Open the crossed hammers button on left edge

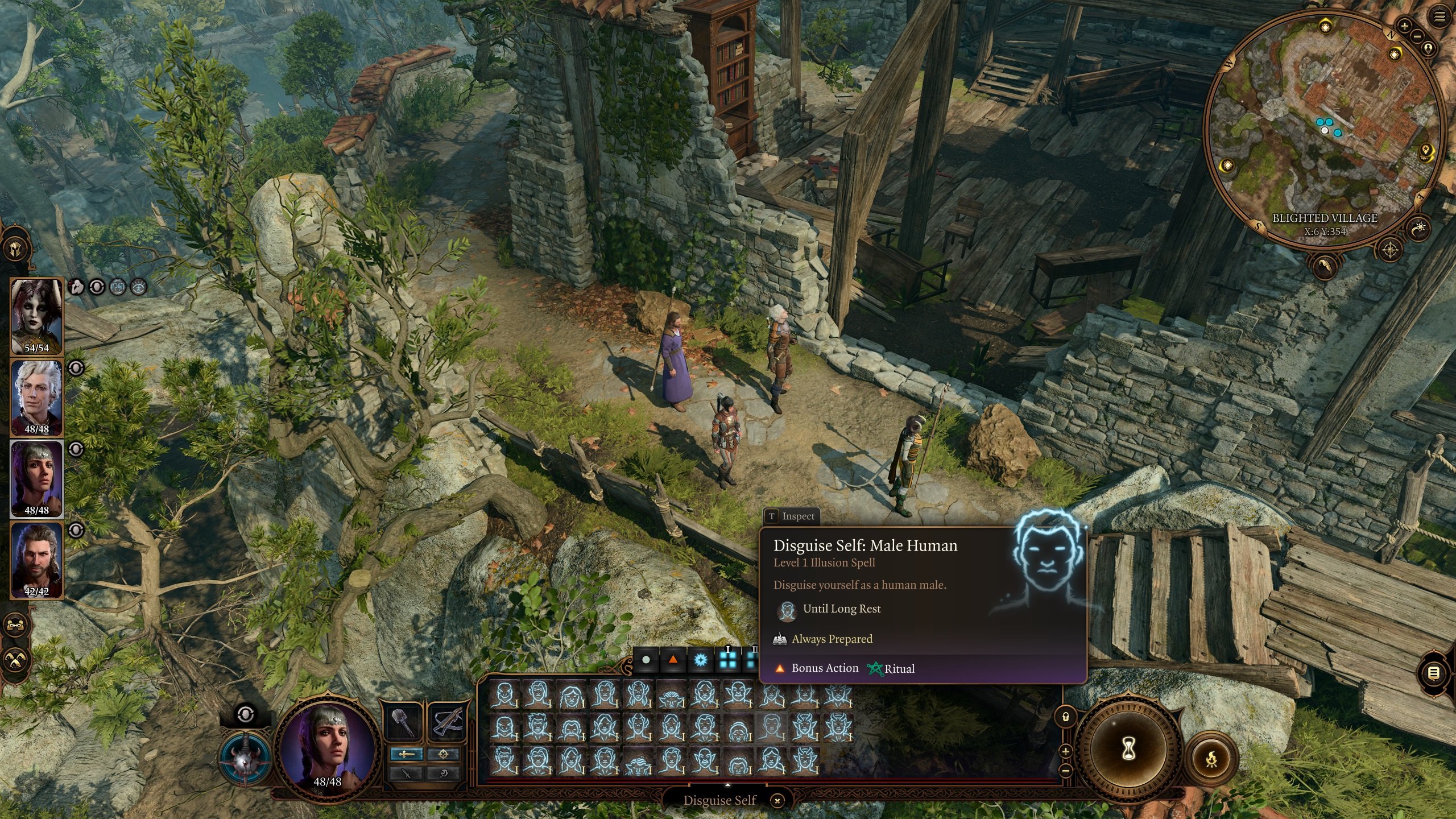[x=15, y=660]
